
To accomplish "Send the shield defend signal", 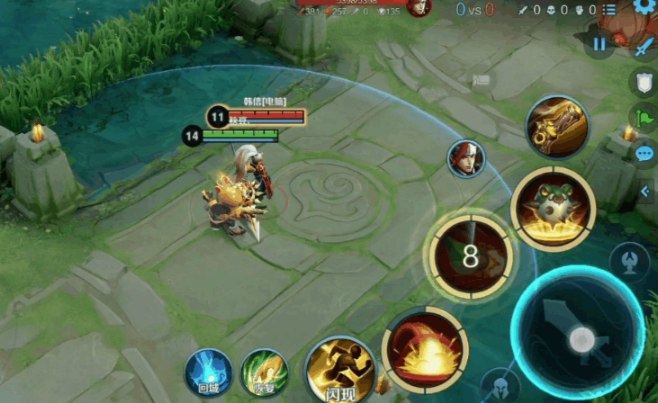I will 644,82.
